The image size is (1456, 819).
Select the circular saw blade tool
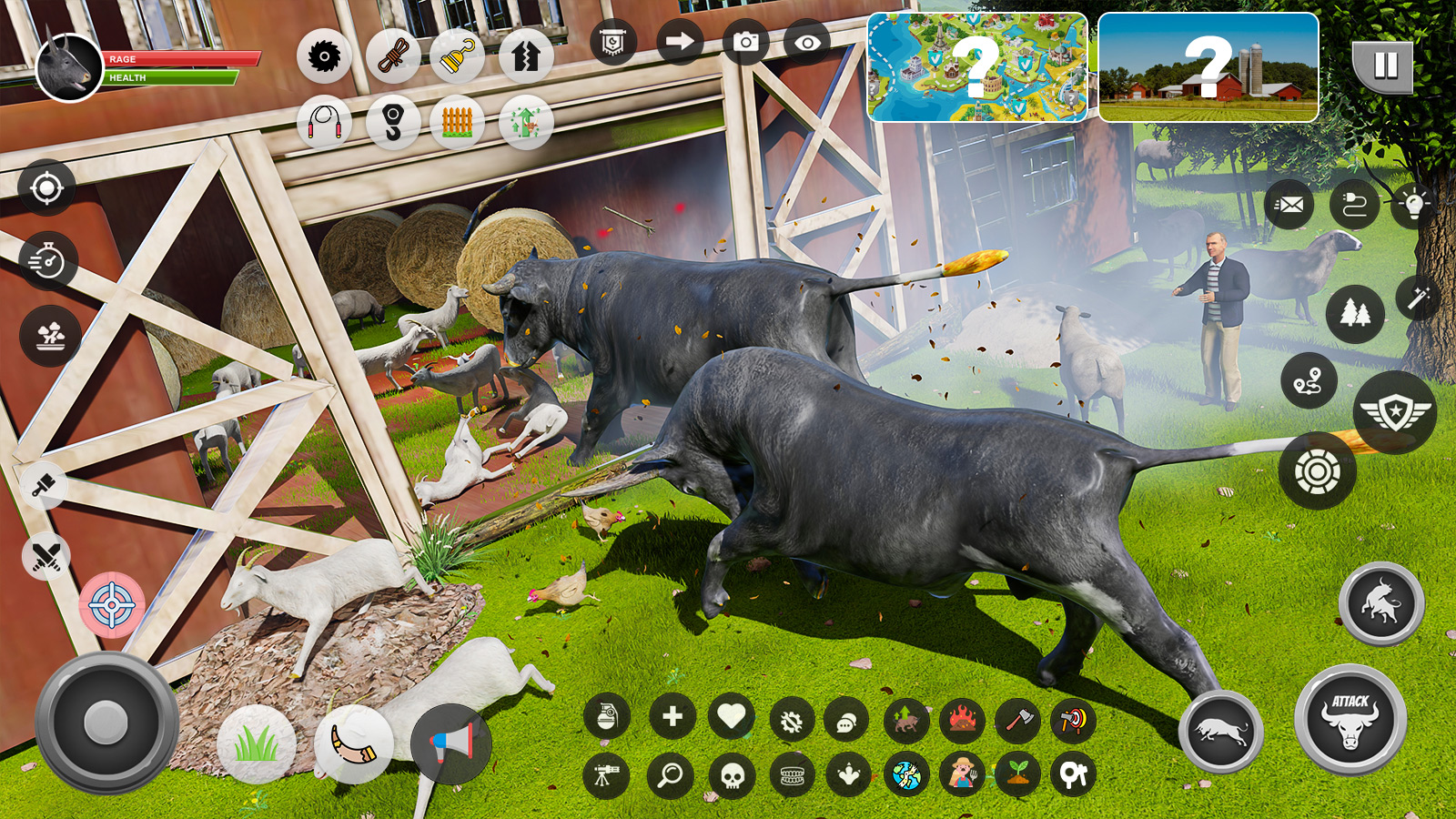tap(323, 56)
